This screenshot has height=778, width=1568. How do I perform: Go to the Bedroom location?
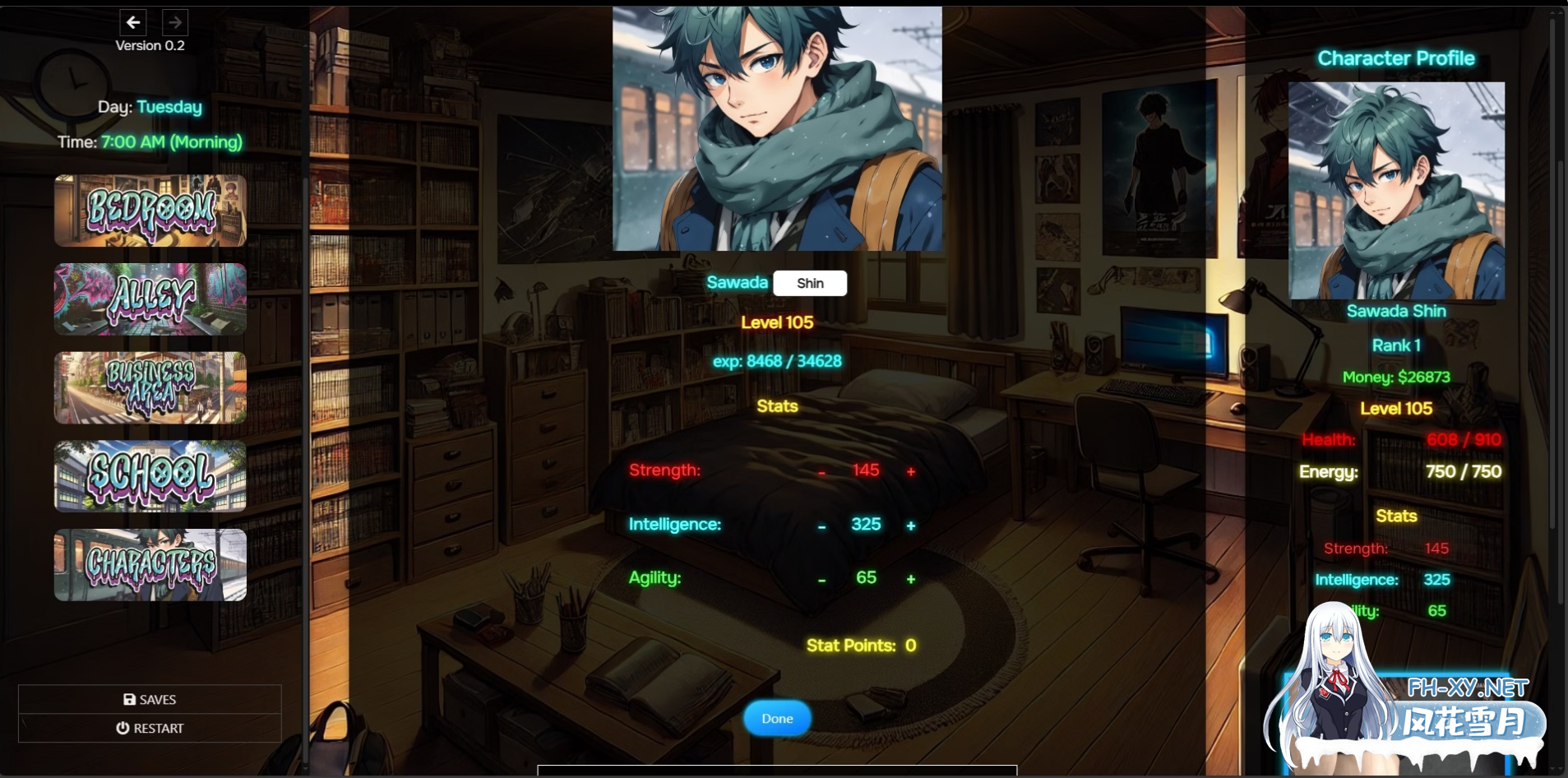click(150, 211)
